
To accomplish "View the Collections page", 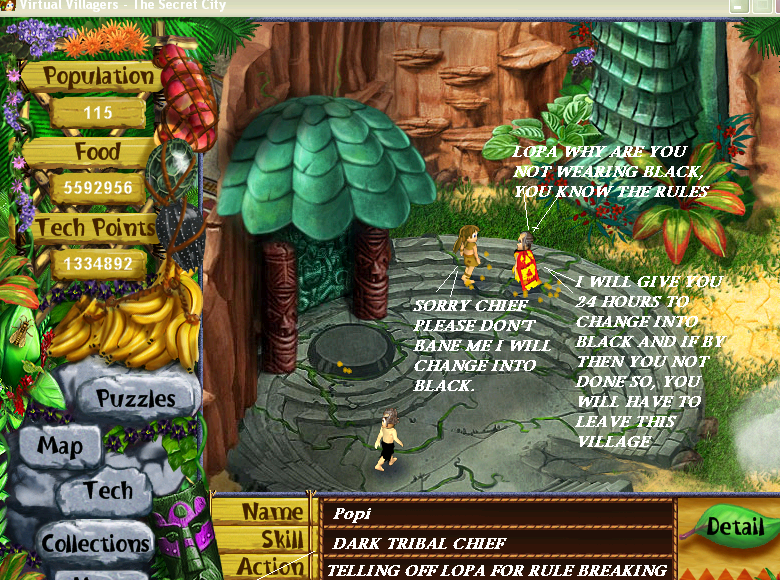I will click(x=96, y=543).
